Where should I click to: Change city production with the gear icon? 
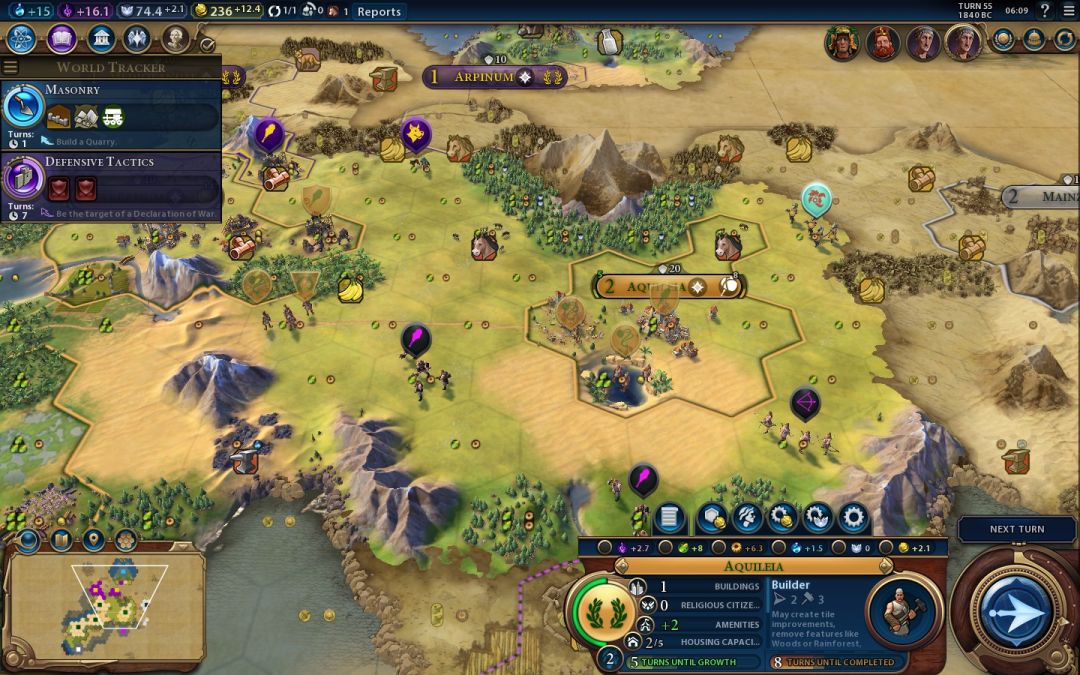coord(853,517)
